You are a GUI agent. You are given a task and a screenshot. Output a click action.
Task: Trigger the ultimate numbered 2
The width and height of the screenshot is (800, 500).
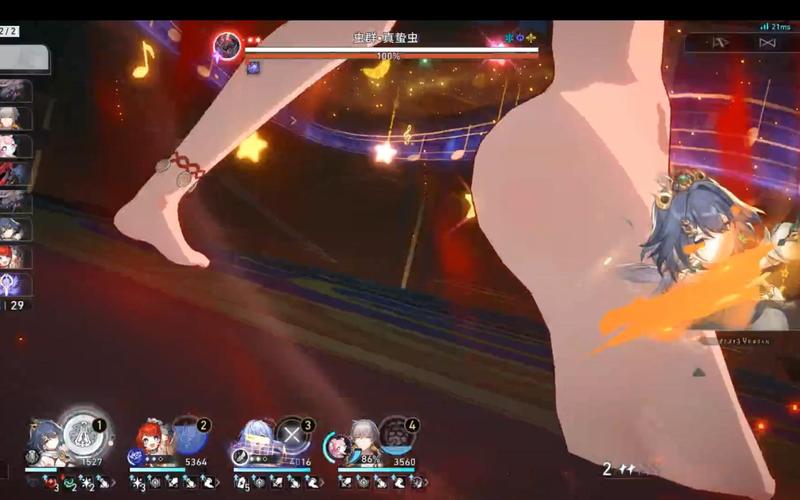[186, 433]
